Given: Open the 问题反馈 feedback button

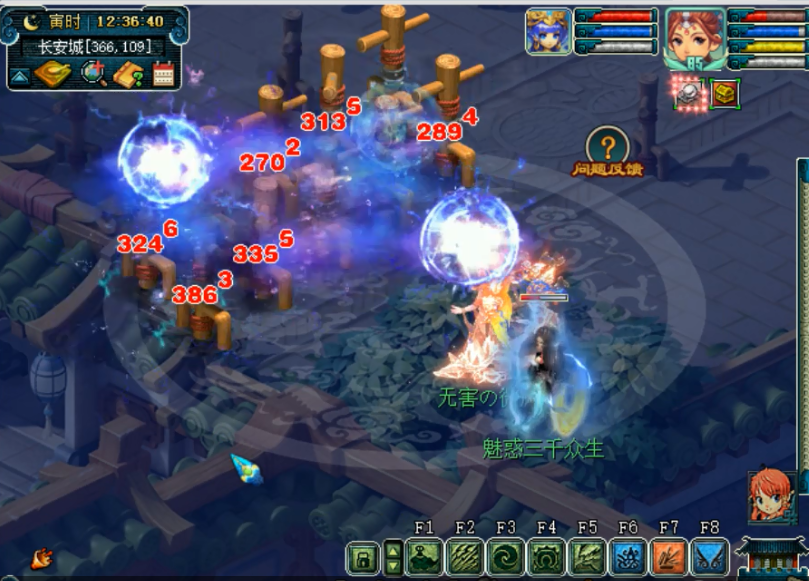Looking at the screenshot, I should click(x=607, y=151).
